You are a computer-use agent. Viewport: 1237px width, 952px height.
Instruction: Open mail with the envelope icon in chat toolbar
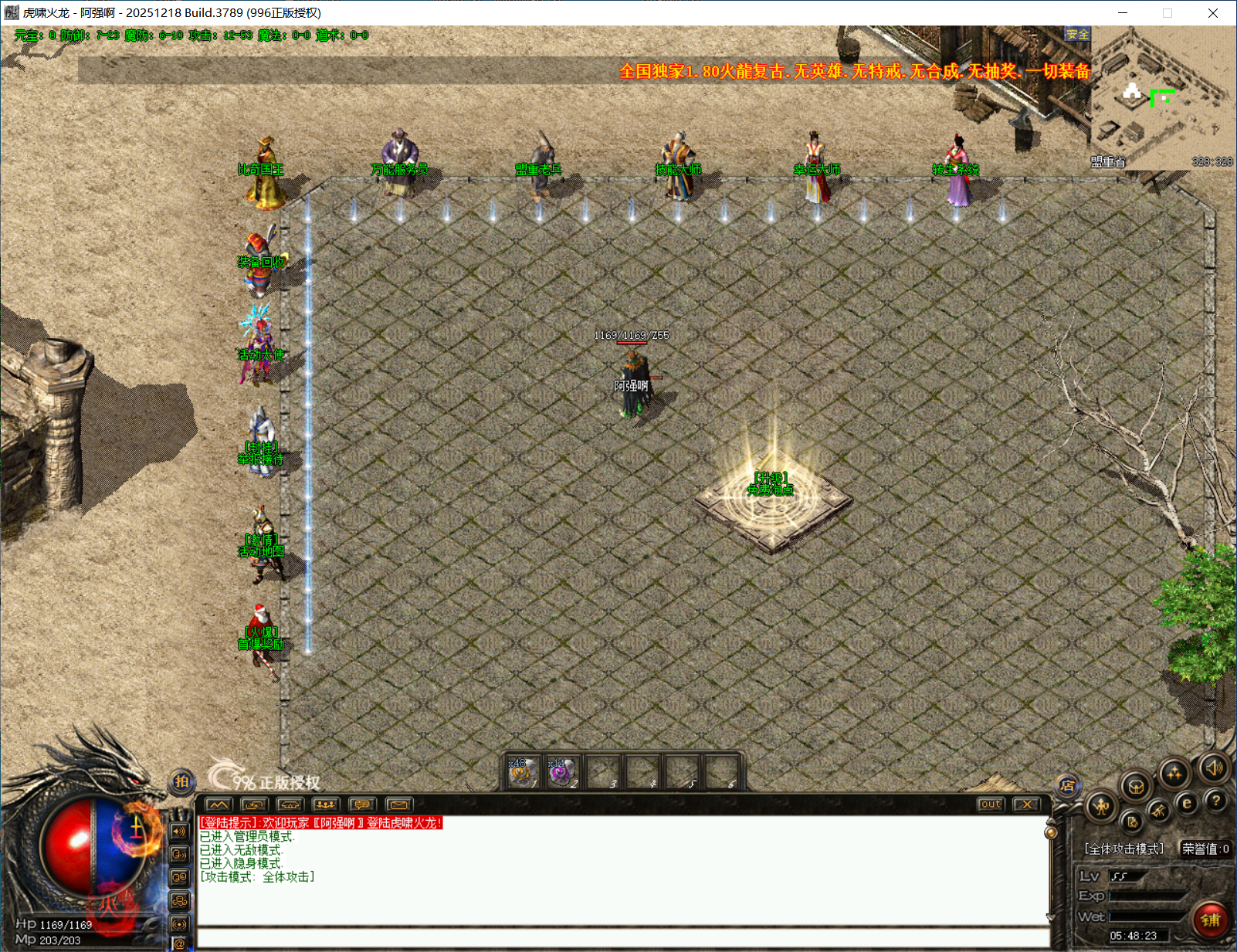point(399,805)
